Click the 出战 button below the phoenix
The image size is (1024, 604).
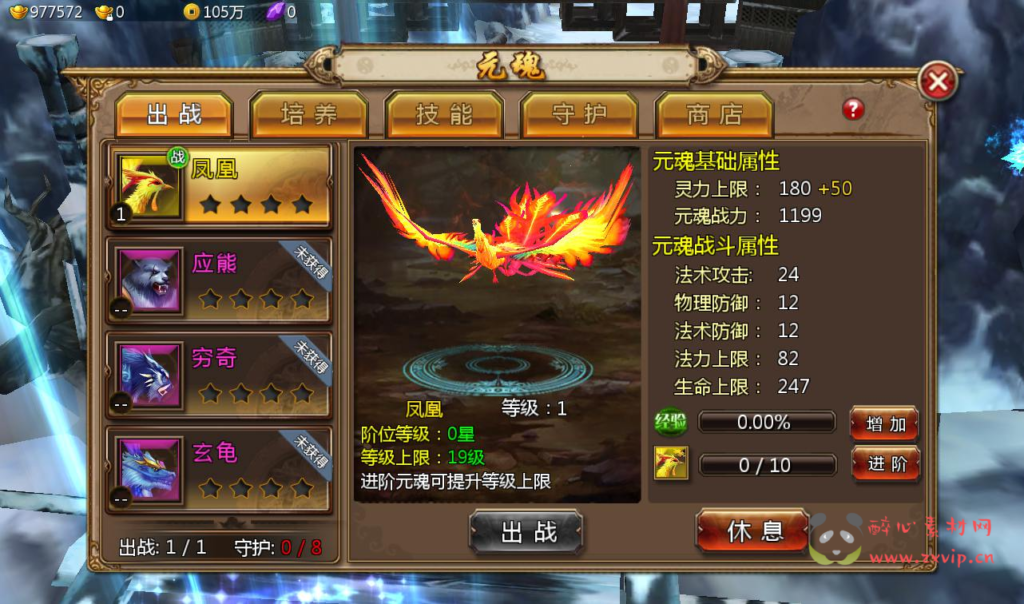coord(526,532)
